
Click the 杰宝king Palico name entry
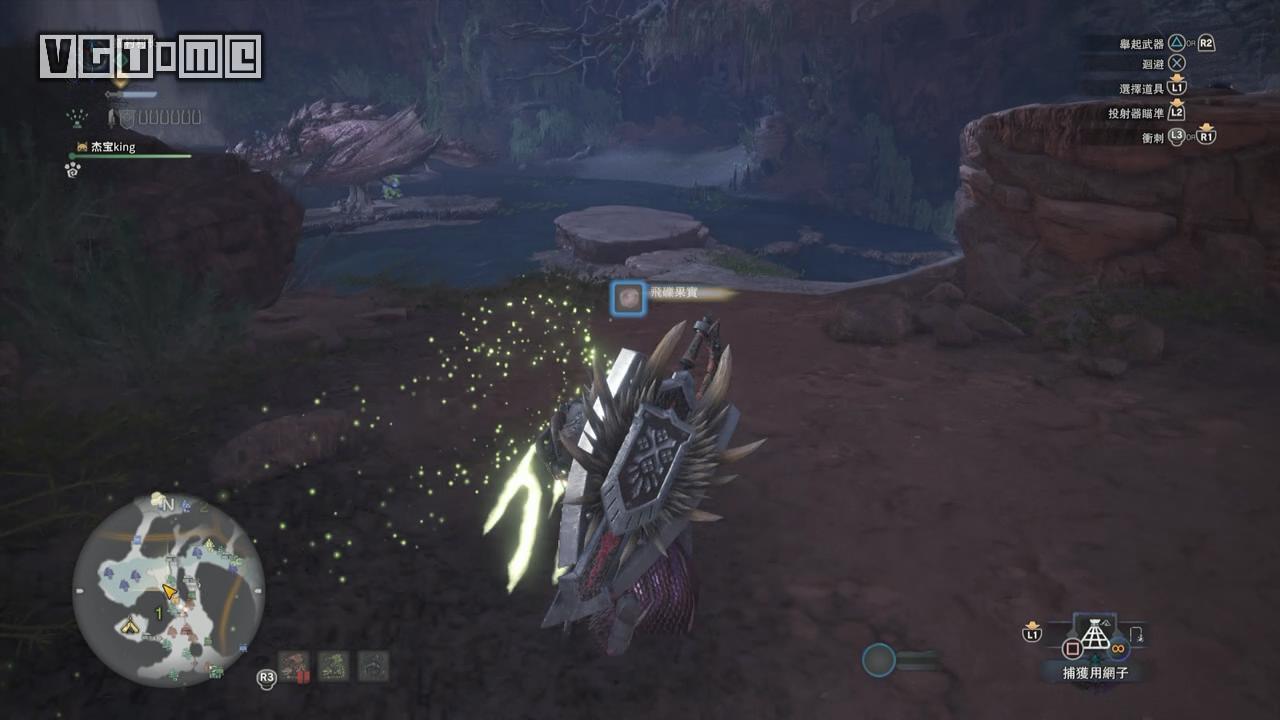pyautogui.click(x=112, y=147)
